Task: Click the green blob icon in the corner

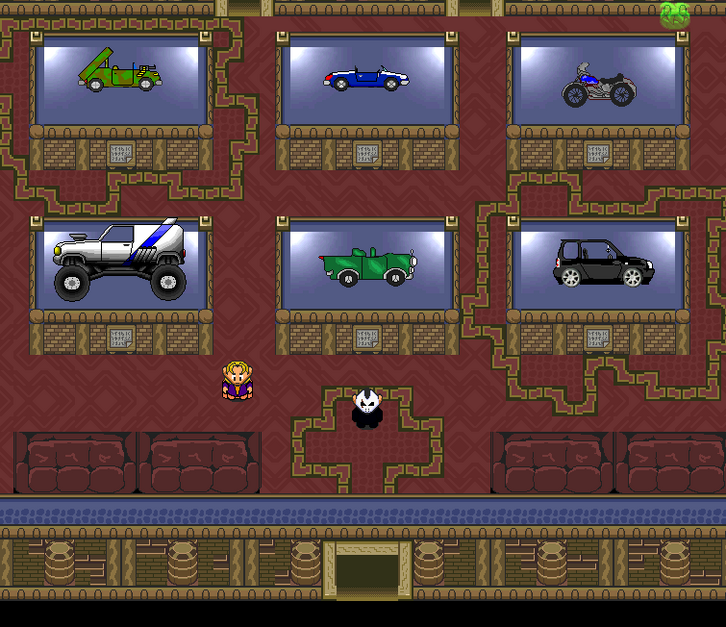Action: (x=674, y=14)
